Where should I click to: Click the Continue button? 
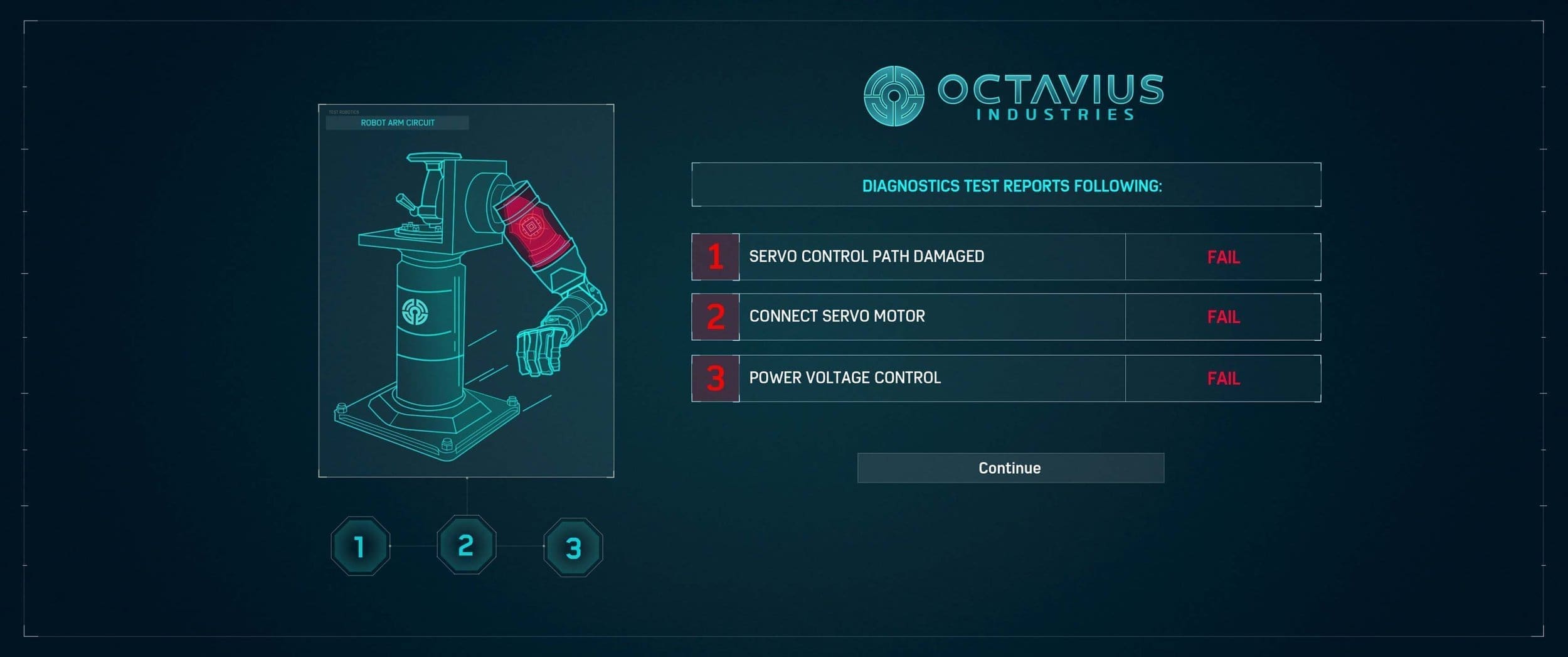(x=1010, y=468)
